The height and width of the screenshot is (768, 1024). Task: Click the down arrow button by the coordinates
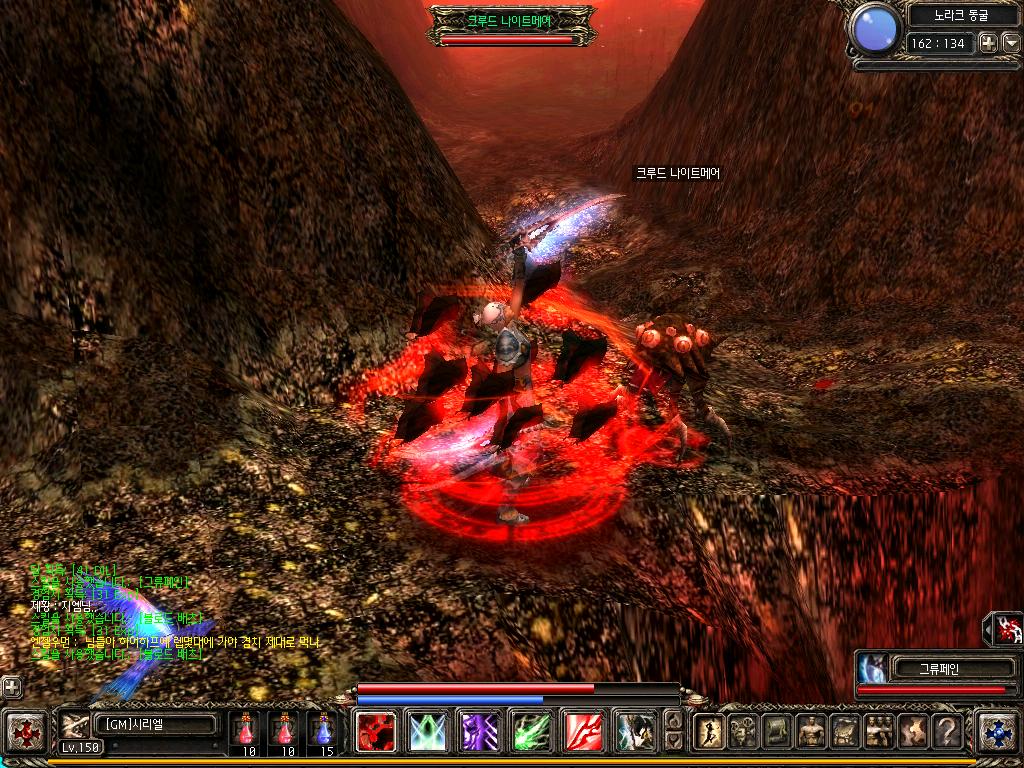pyautogui.click(x=1010, y=43)
